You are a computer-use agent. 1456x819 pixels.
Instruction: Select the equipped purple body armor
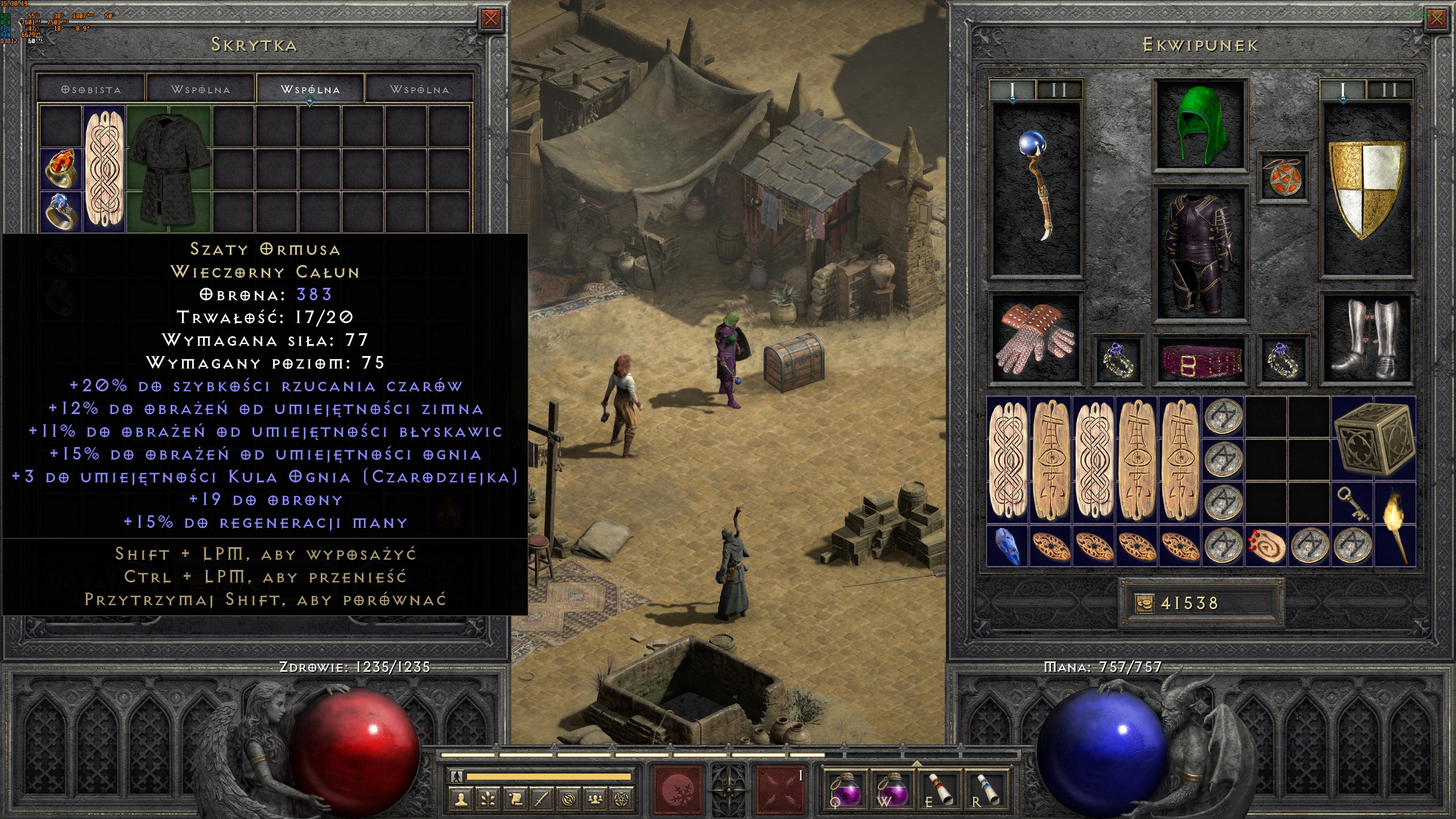(1200, 254)
